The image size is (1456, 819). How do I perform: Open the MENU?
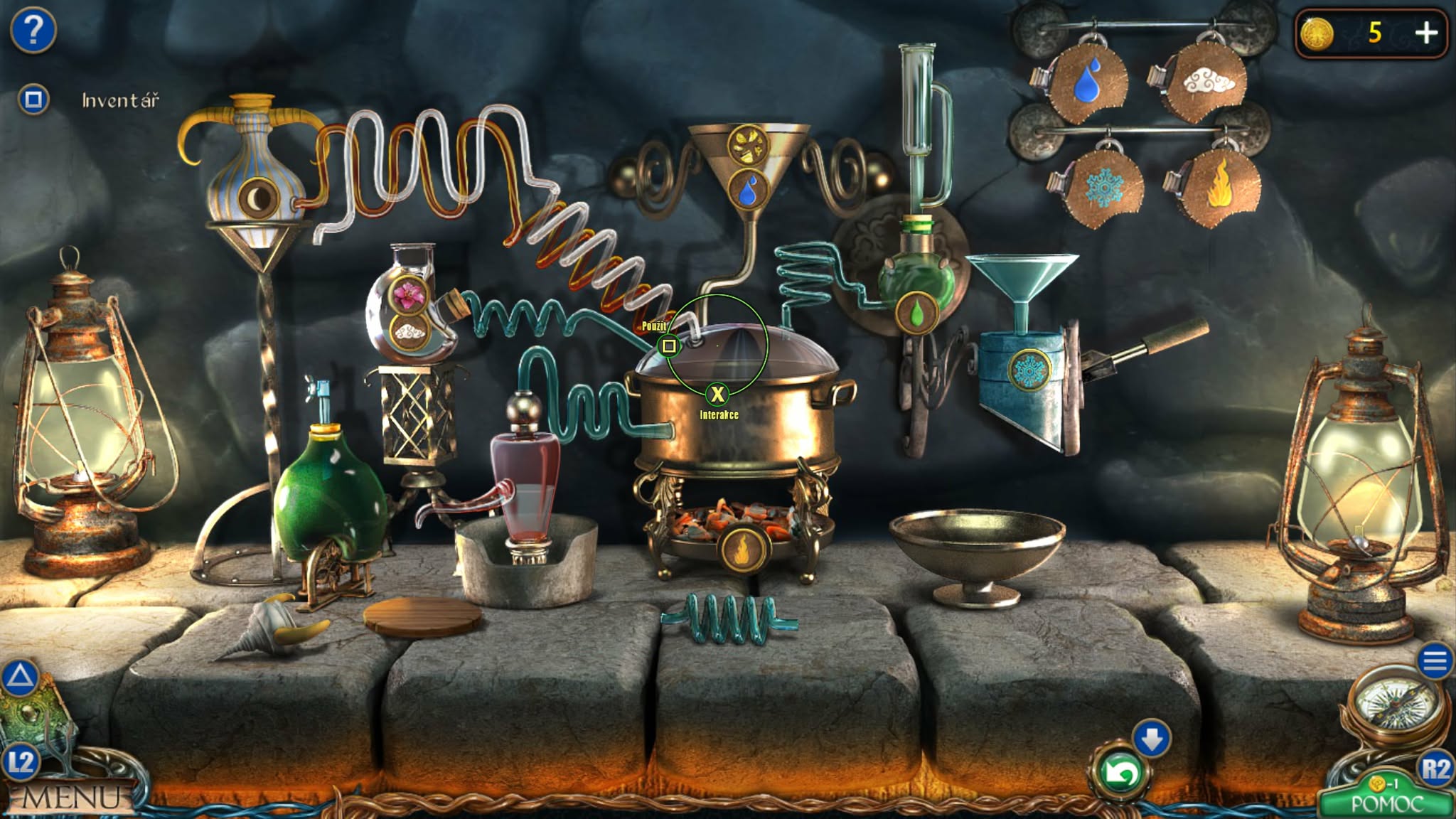tap(70, 798)
